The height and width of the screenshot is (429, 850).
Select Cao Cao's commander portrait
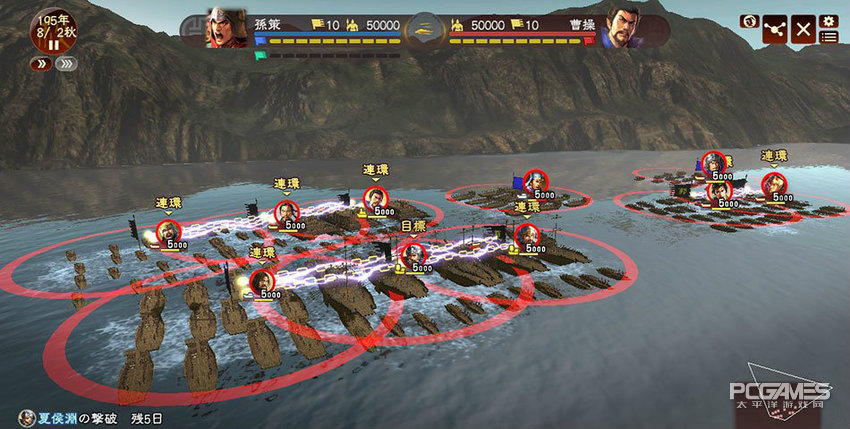point(622,29)
